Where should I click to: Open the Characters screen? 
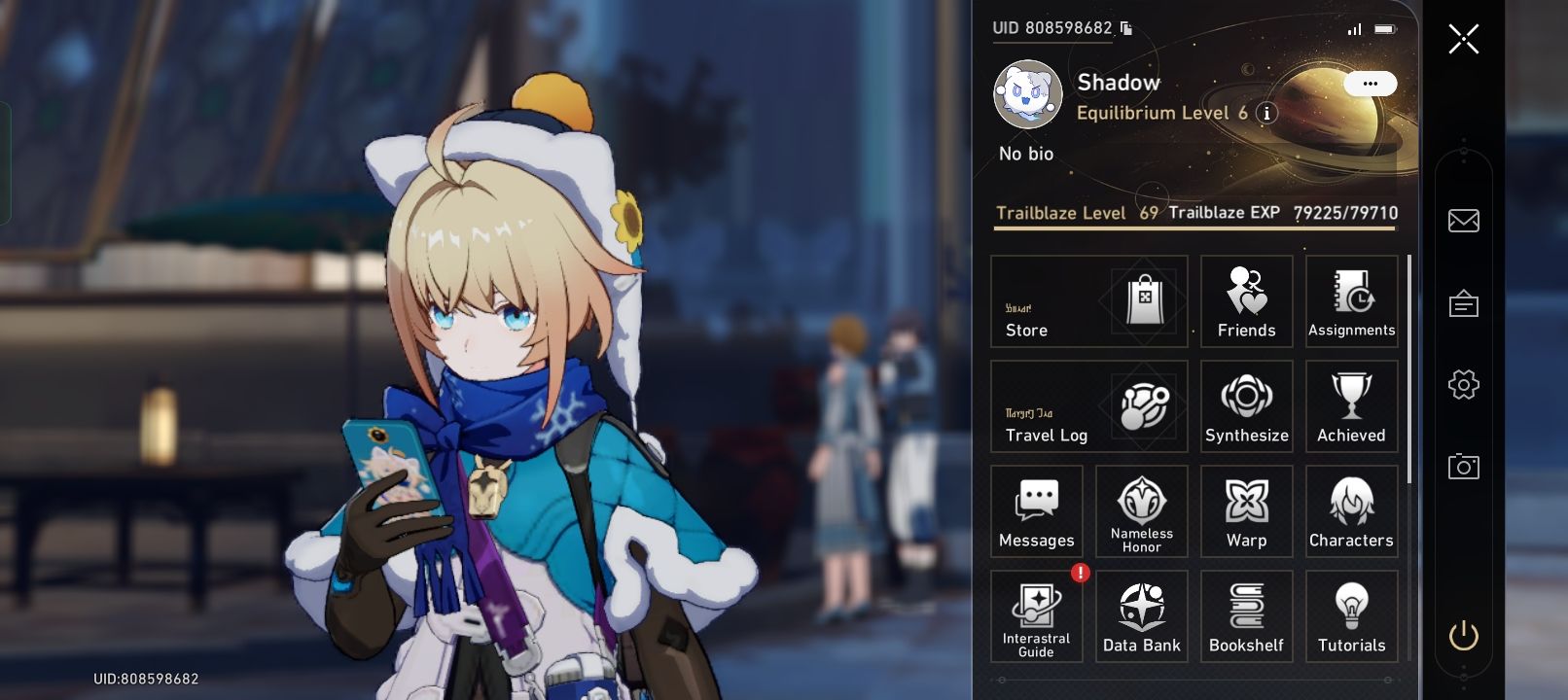[x=1351, y=510]
